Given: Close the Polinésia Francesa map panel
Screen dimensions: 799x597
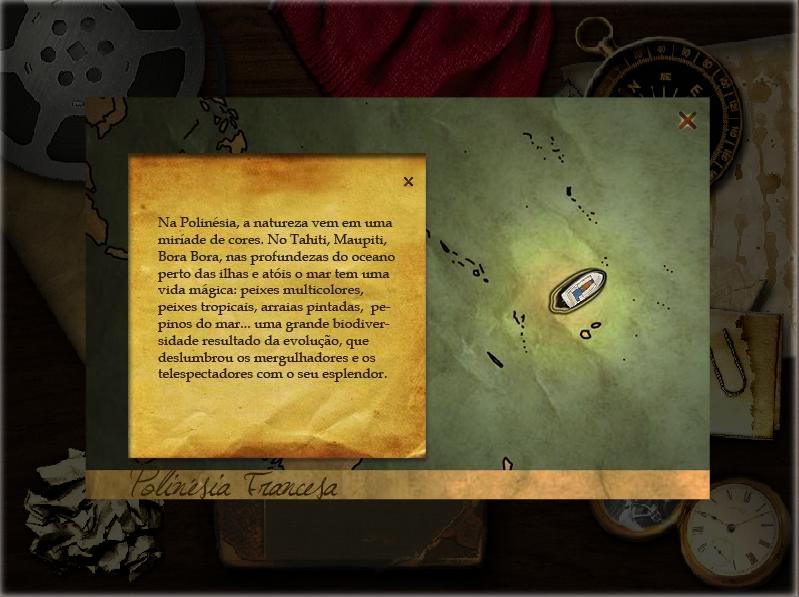Looking at the screenshot, I should (687, 121).
